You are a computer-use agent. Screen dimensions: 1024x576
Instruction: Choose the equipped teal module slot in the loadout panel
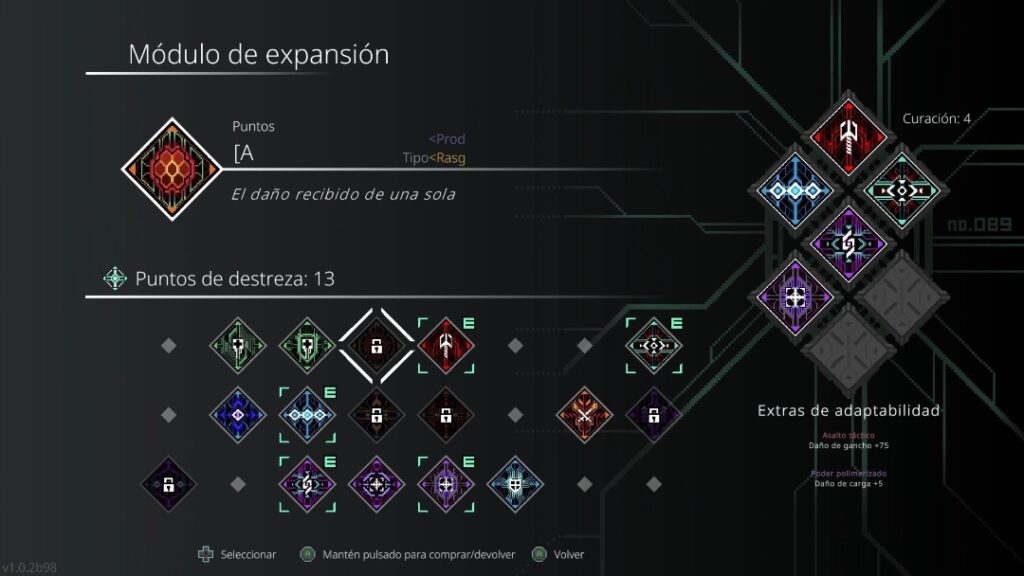[899, 190]
